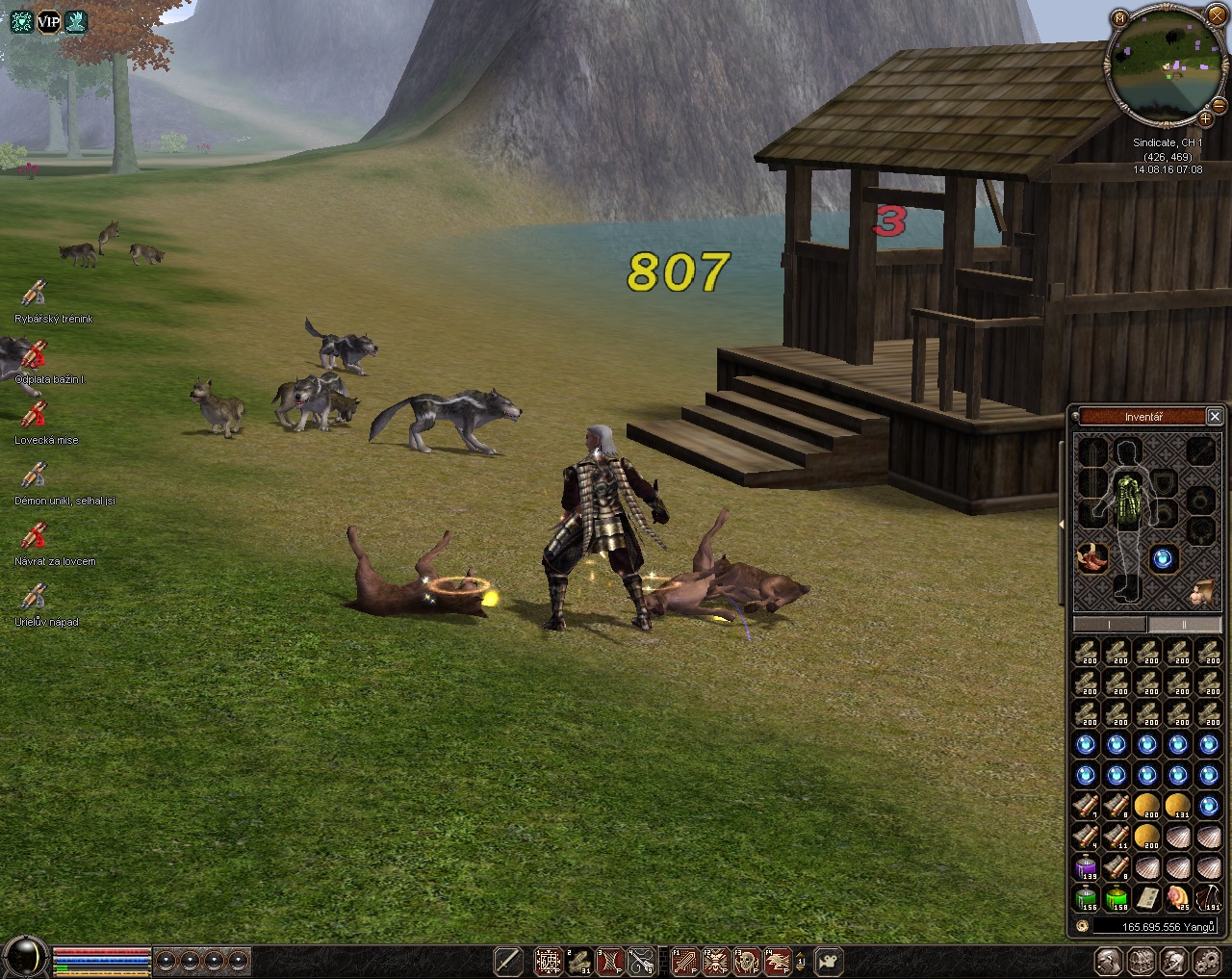
Task: Click the purple potion stack of 139
Action: pyautogui.click(x=1087, y=868)
